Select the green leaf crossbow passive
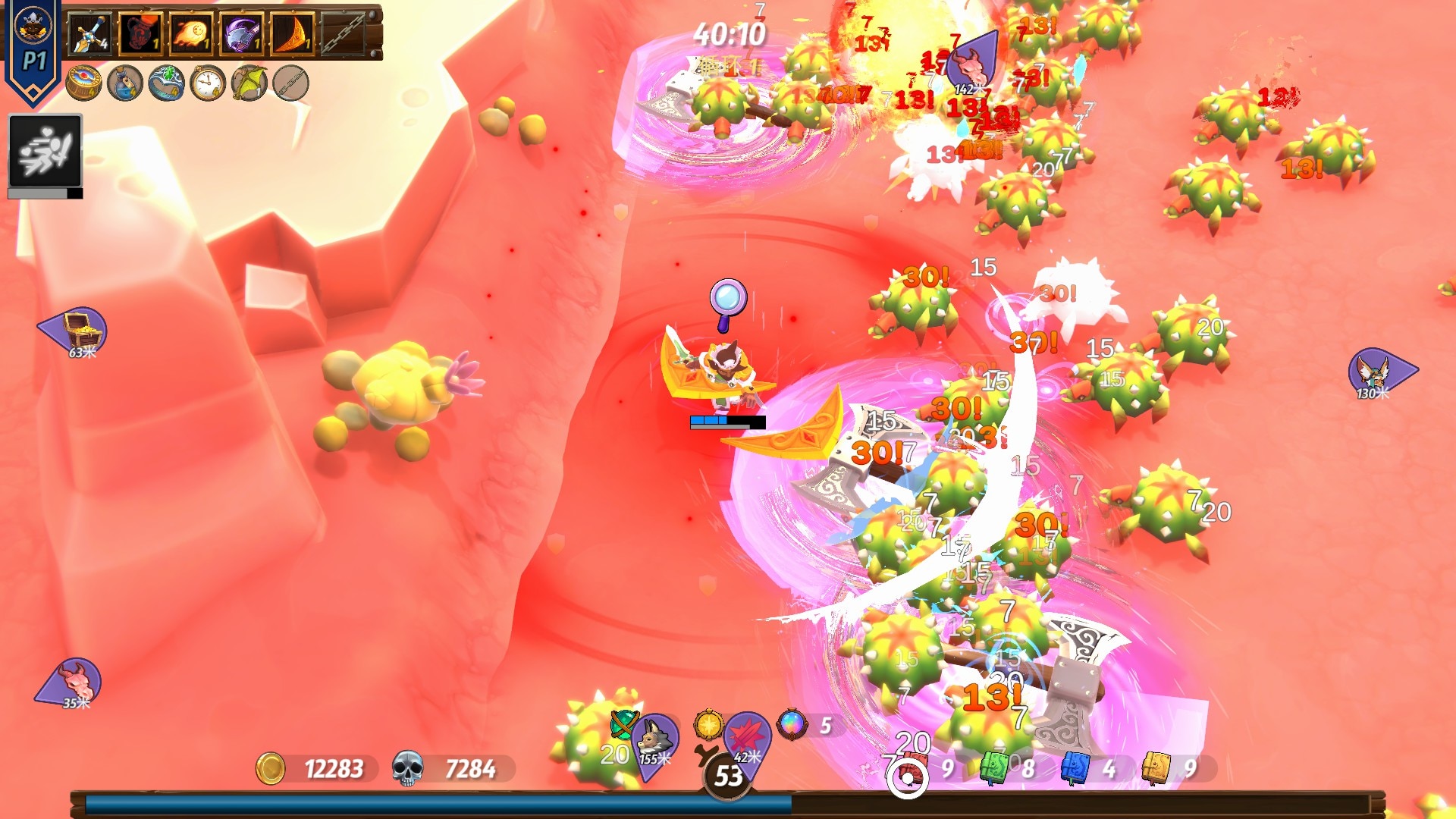Image resolution: width=1456 pixels, height=819 pixels. tap(249, 83)
